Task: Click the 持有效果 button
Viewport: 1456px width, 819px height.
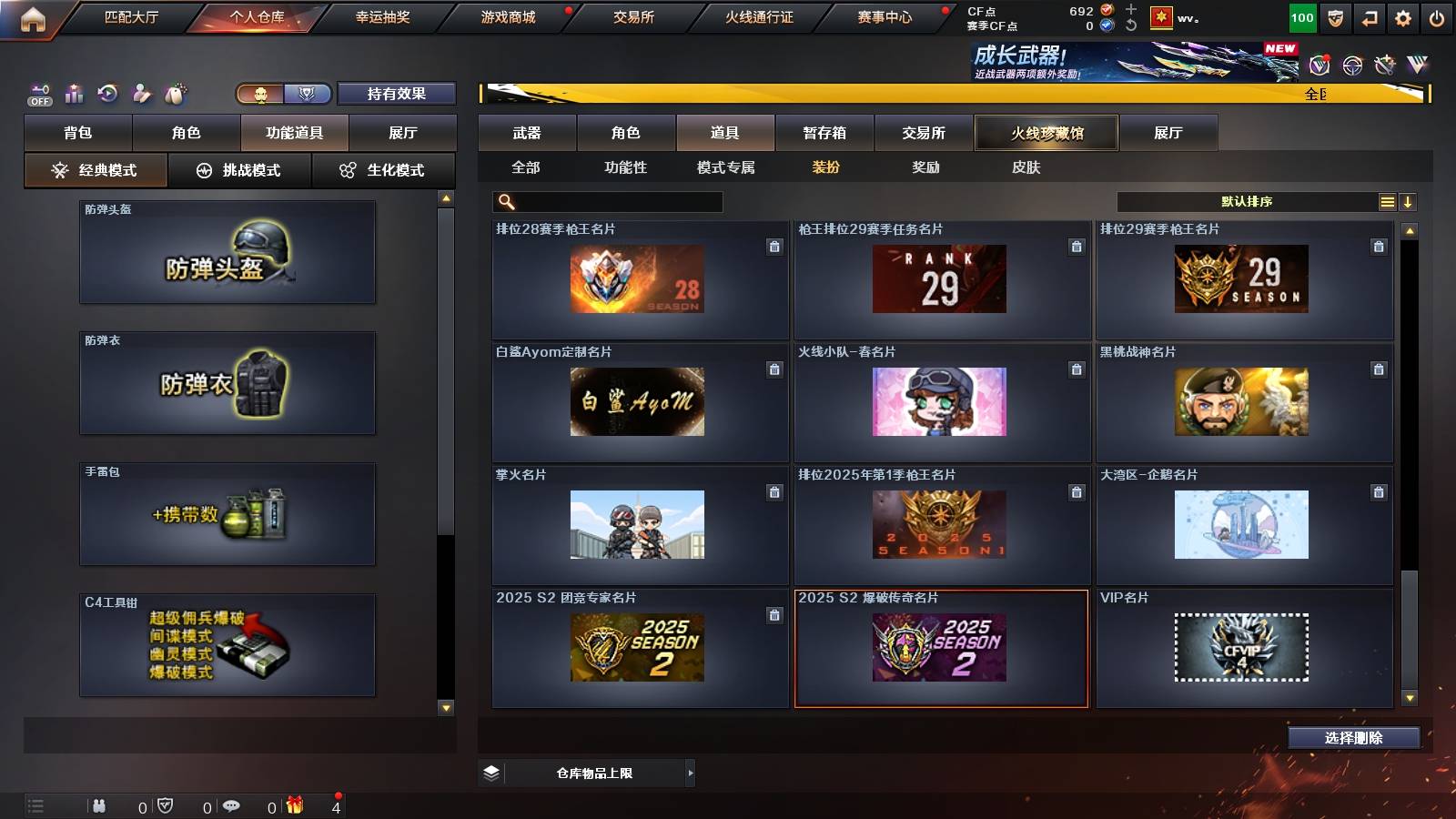Action: [396, 94]
